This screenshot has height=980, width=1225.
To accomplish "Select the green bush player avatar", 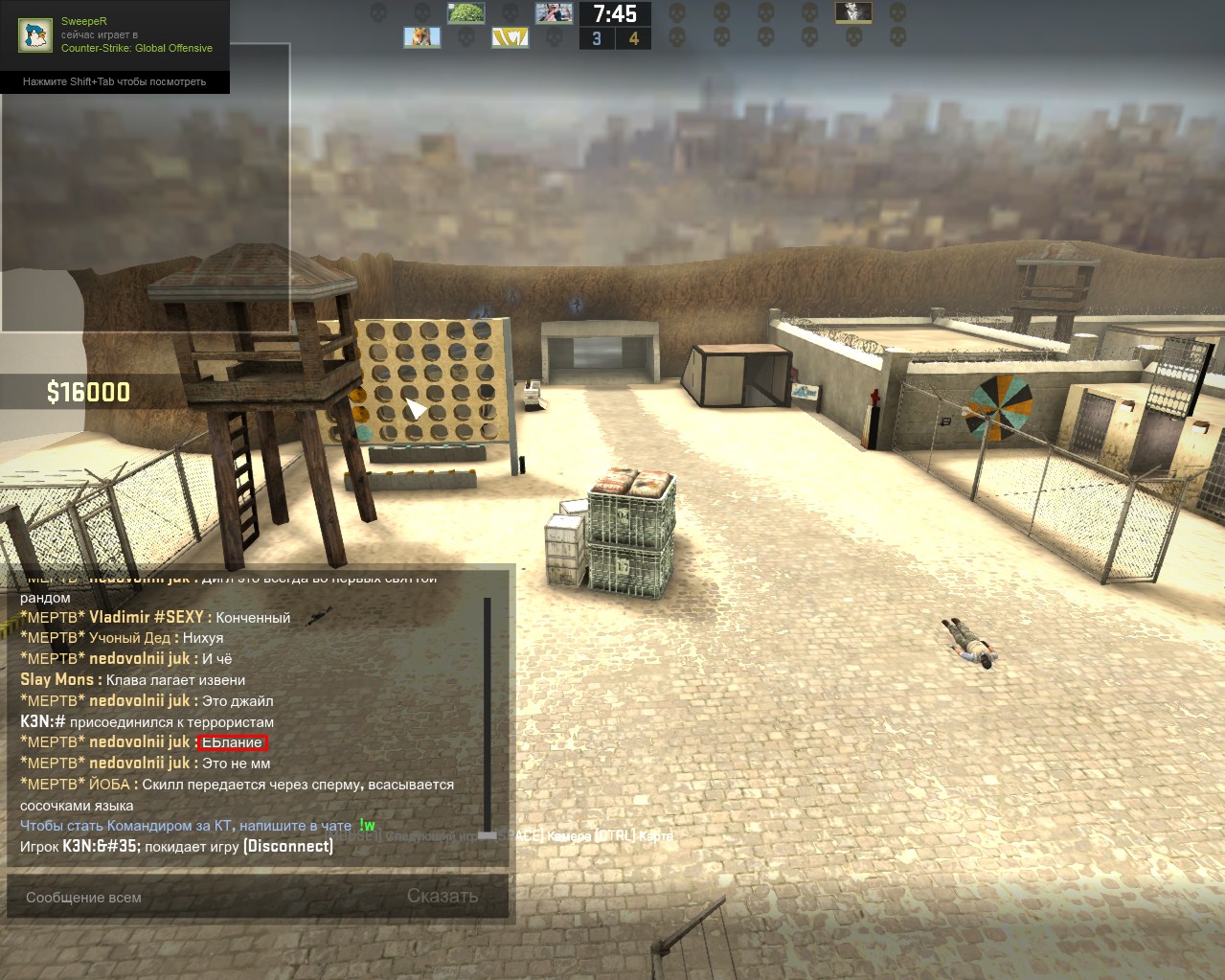I will click(465, 13).
